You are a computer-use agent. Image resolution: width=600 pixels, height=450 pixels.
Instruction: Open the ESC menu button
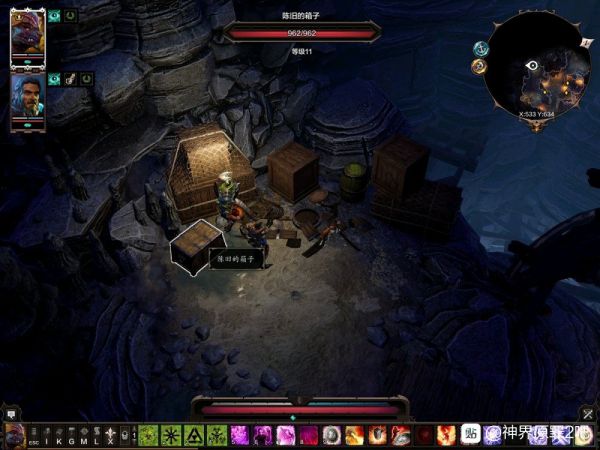click(33, 435)
